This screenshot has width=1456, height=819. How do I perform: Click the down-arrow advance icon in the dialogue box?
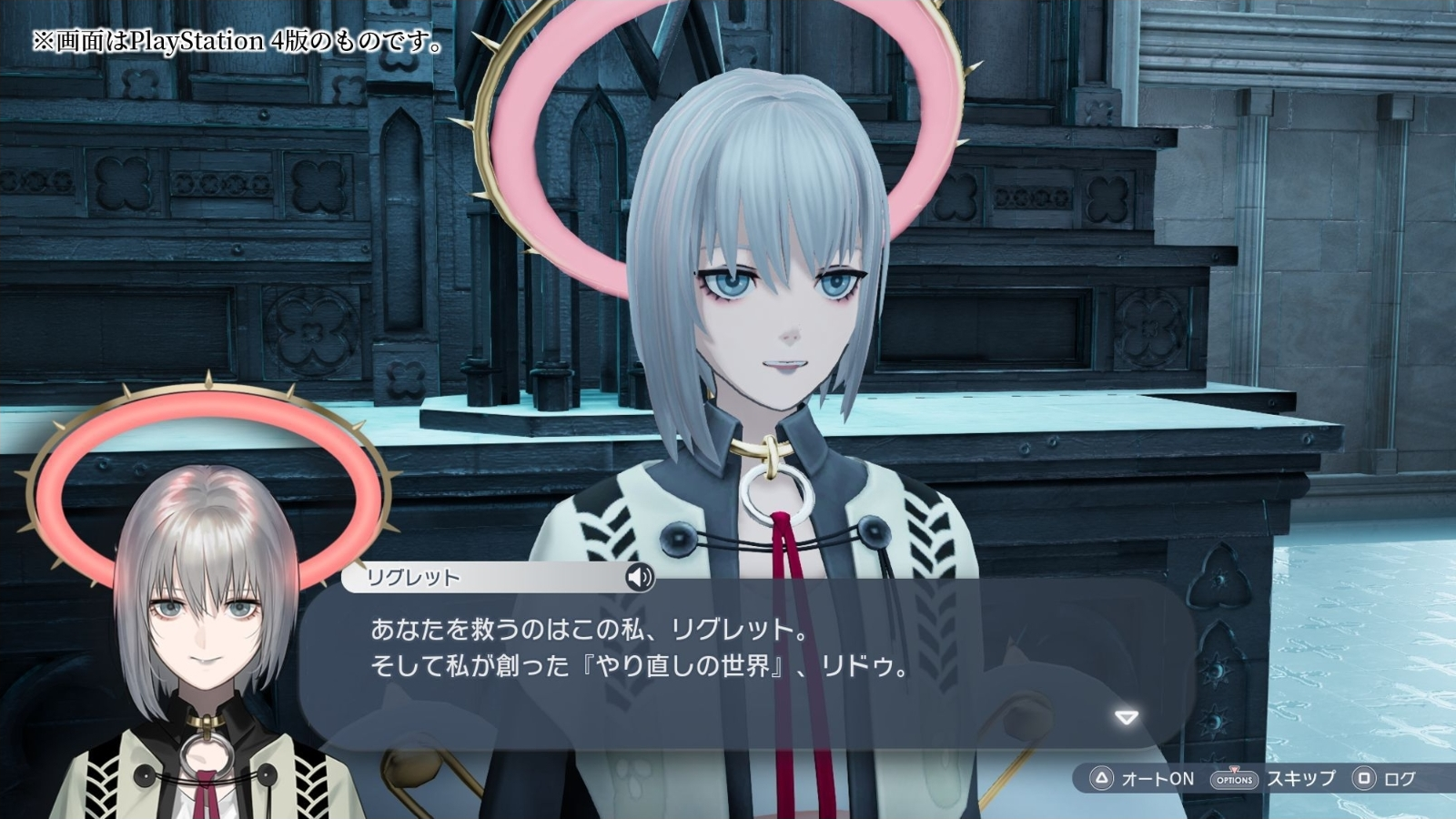1126,716
